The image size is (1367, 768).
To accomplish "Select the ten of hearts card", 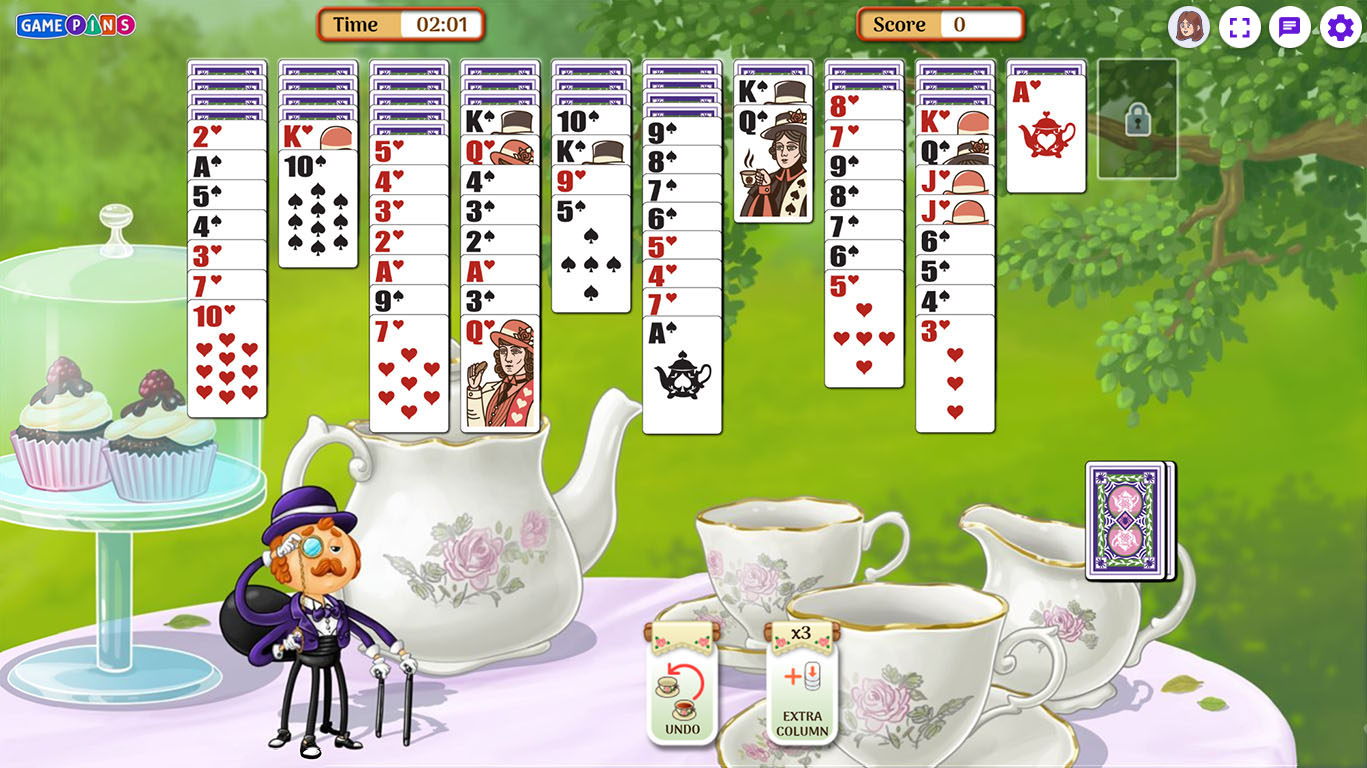I will coord(227,360).
